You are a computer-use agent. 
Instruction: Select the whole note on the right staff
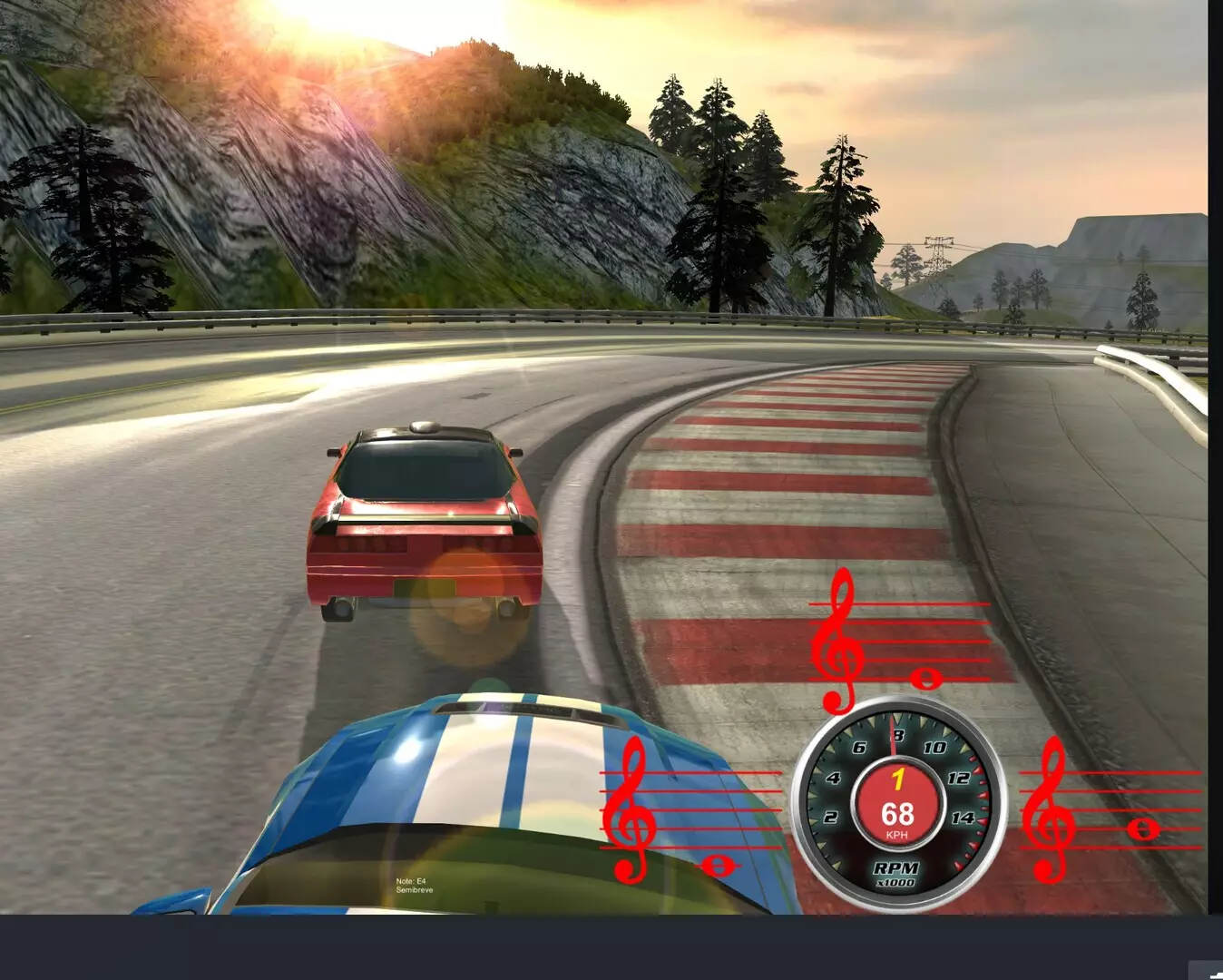pos(1142,828)
